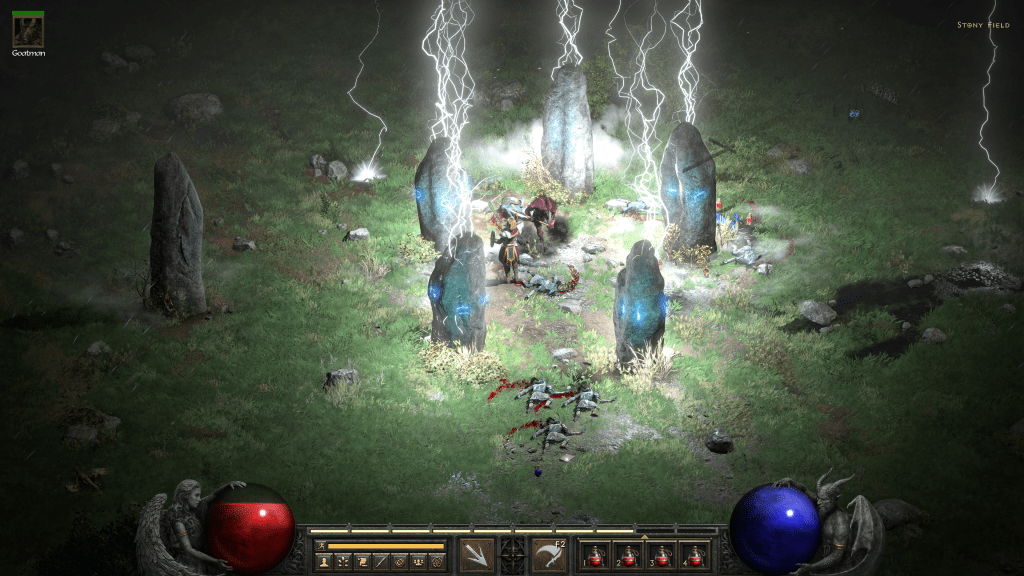Toggle the run/walk button beside the stamina bar
This screenshot has width=1024, height=576.
tap(320, 546)
